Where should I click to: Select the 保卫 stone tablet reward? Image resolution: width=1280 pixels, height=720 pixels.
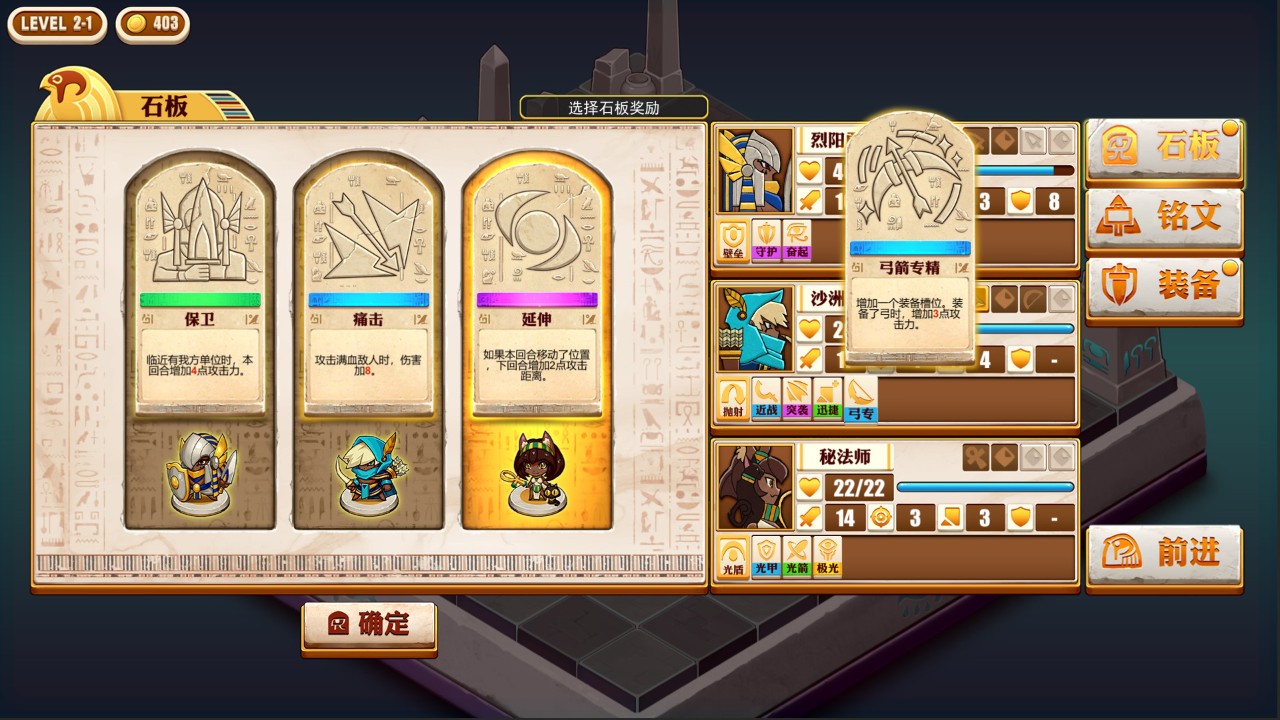[200, 340]
